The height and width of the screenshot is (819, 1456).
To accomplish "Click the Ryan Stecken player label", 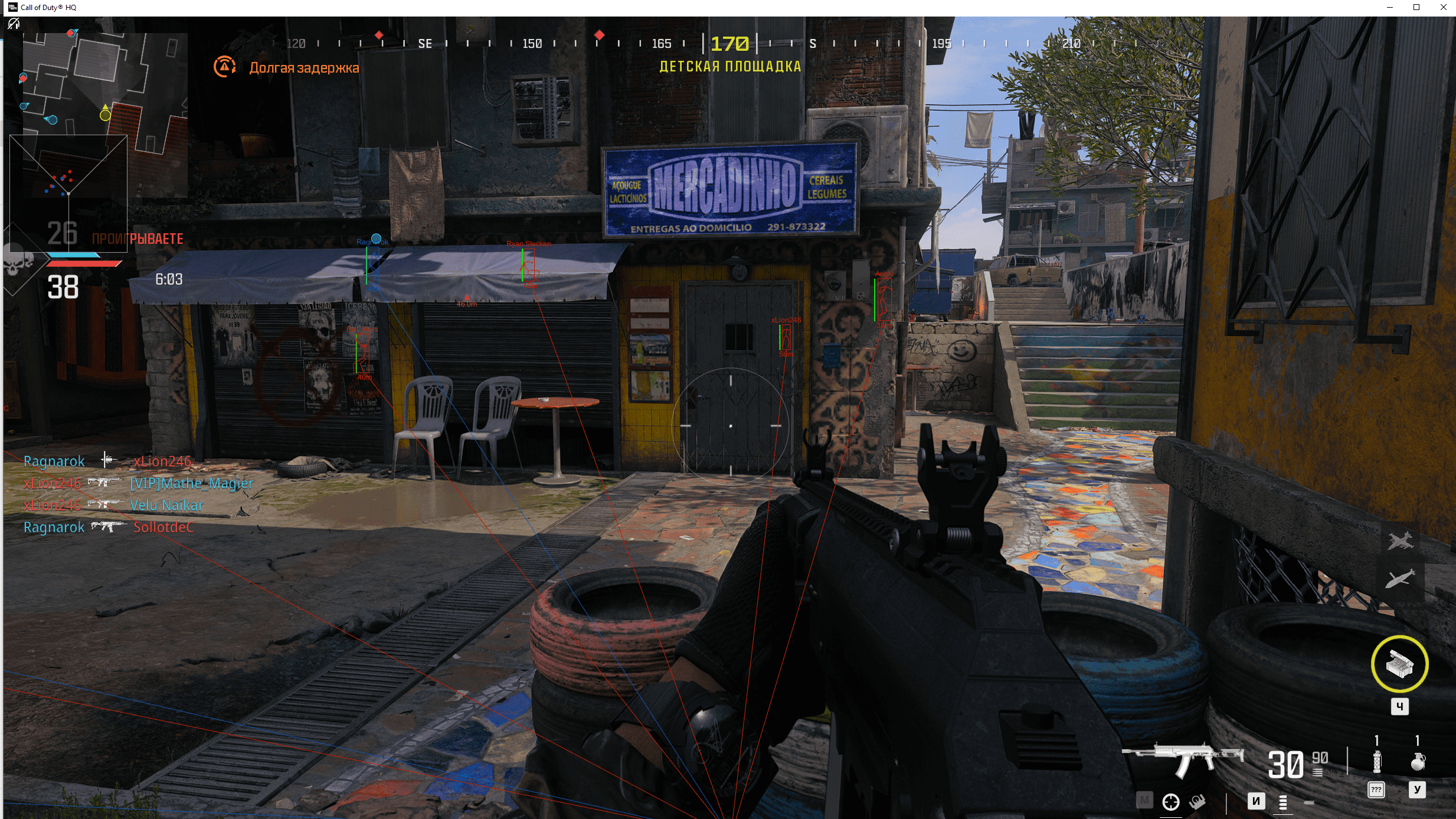I will pos(528,243).
